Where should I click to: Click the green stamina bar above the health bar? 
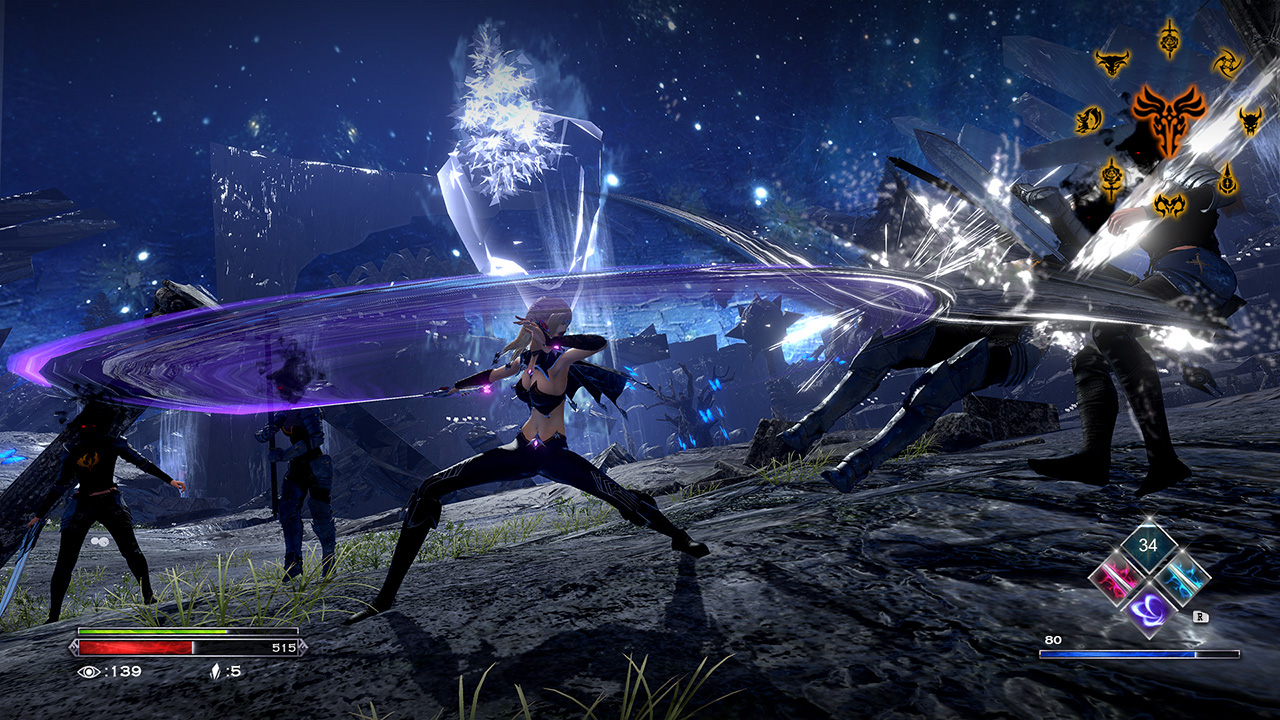point(150,630)
